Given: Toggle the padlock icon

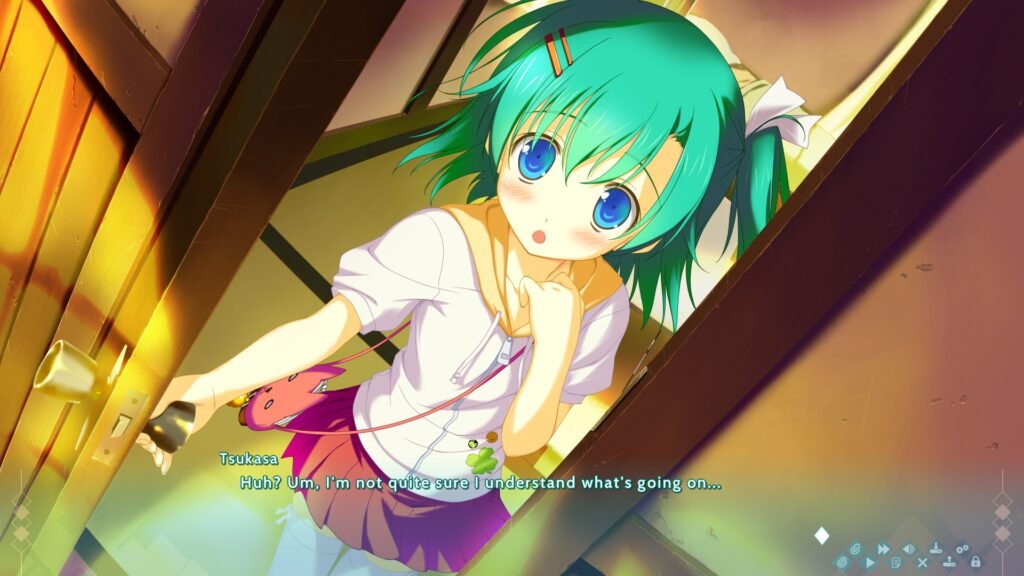Looking at the screenshot, I should [x=975, y=562].
